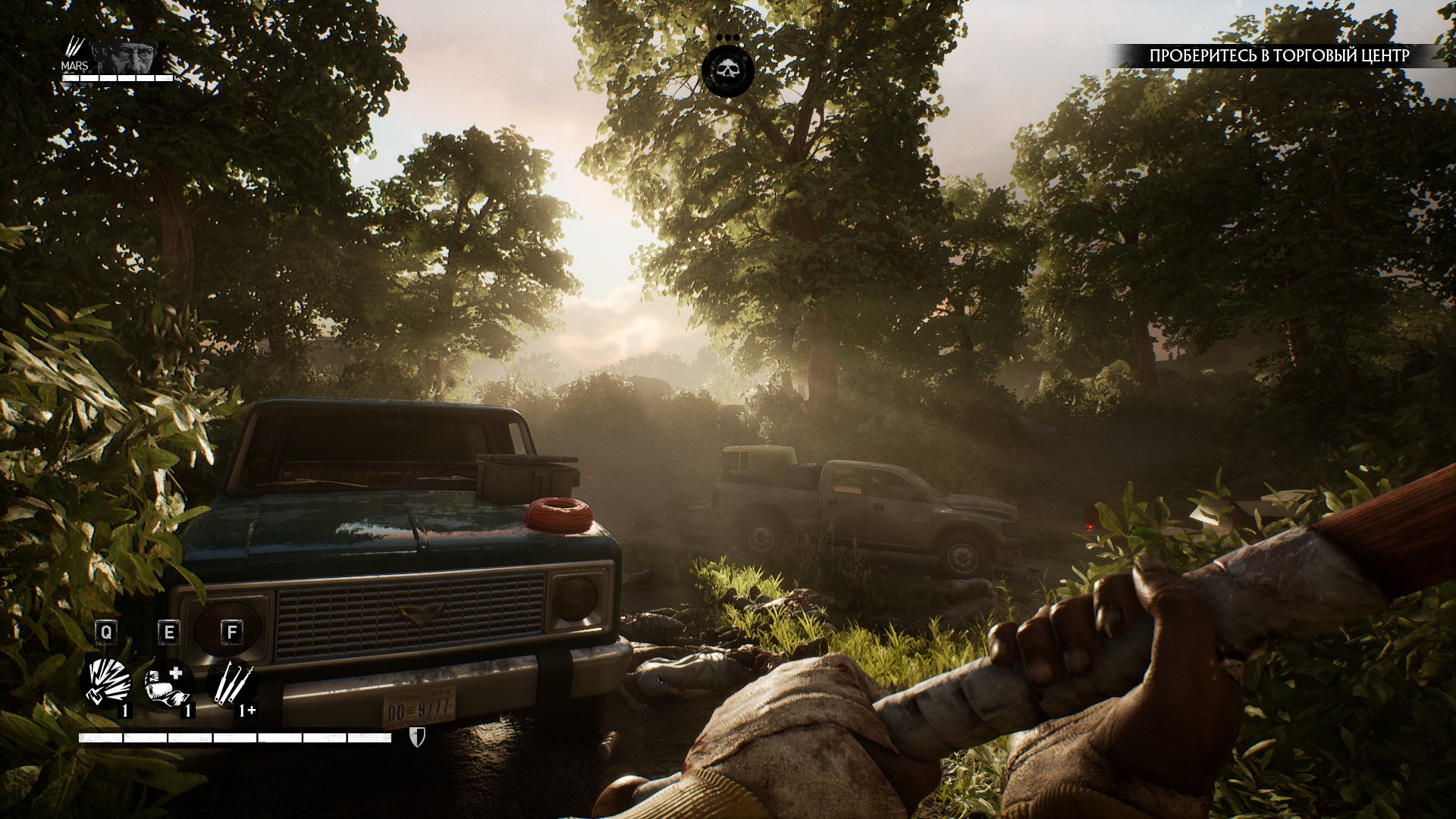Use the bandage healing item icon
This screenshot has height=819, width=1456.
click(168, 682)
